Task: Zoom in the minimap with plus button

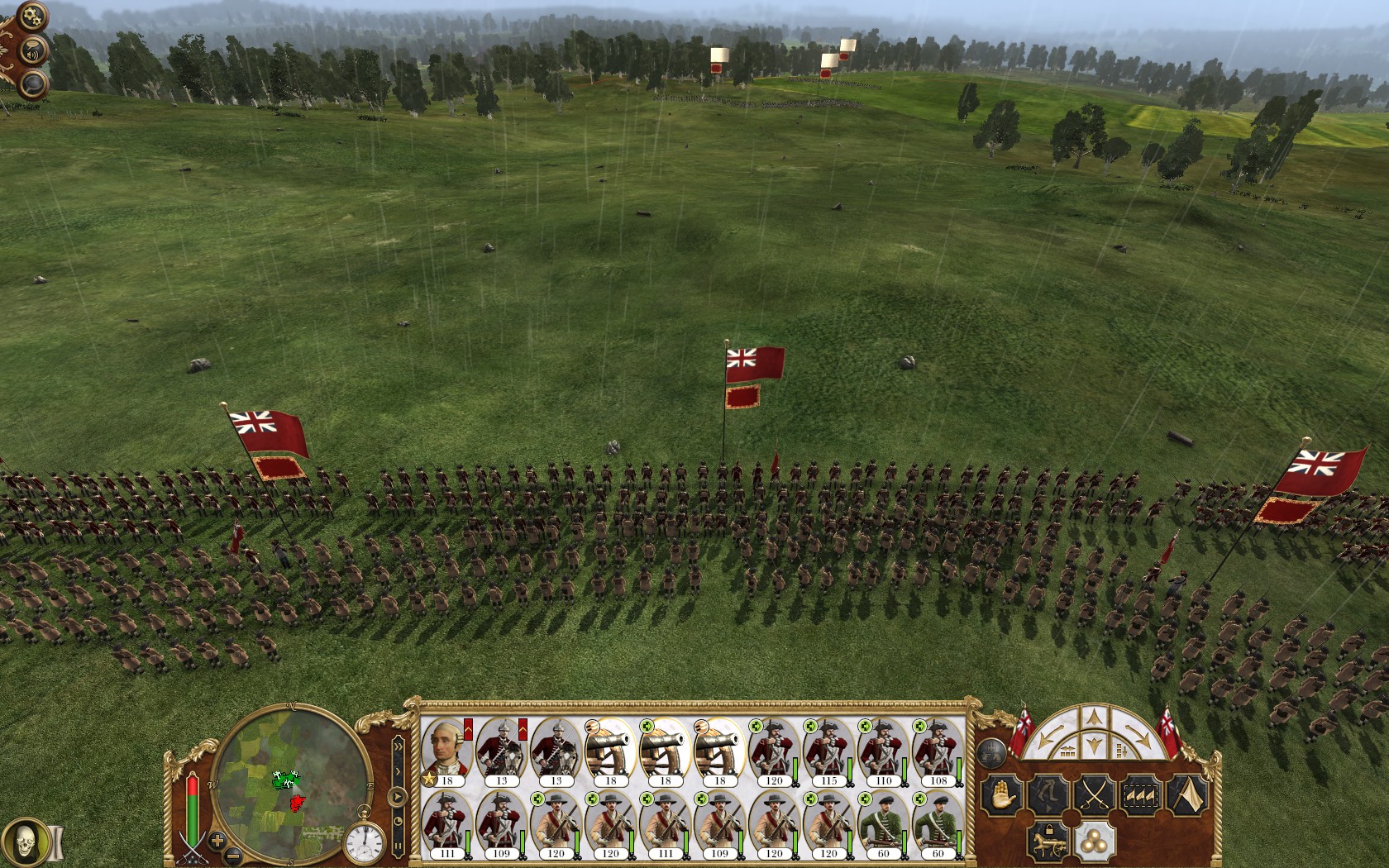Action: click(217, 841)
